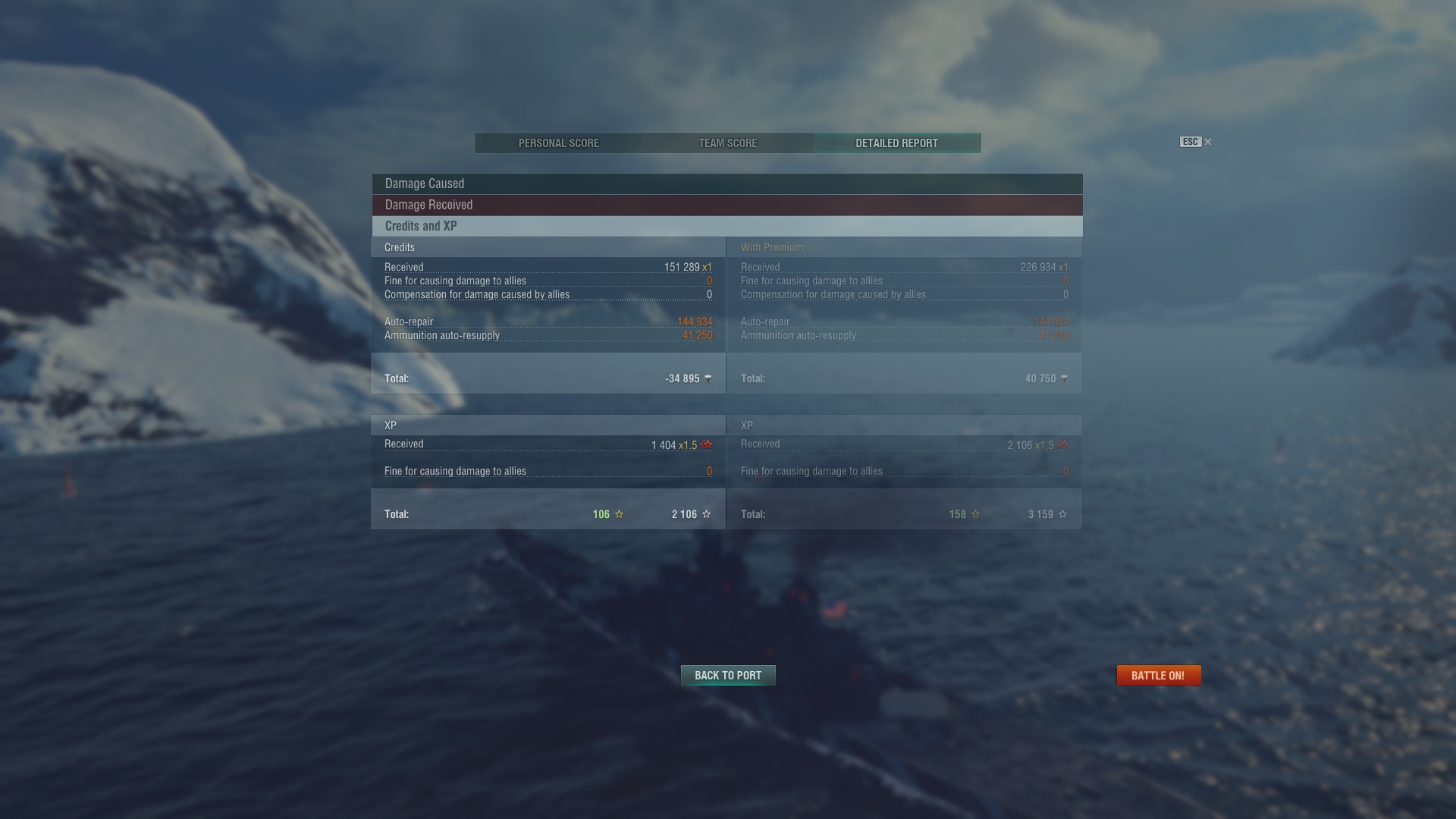Screen dimensions: 1456x819
Task: Switch to the Personal Score tab
Action: coord(559,143)
